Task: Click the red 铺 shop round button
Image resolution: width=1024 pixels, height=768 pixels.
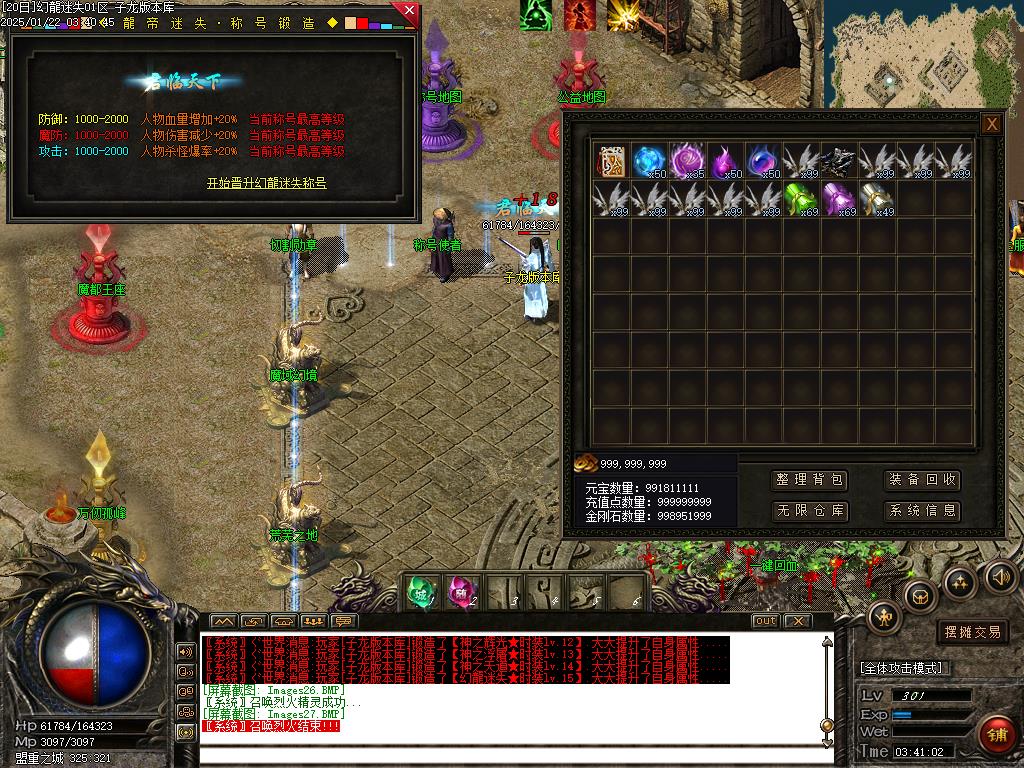Action: tap(996, 736)
